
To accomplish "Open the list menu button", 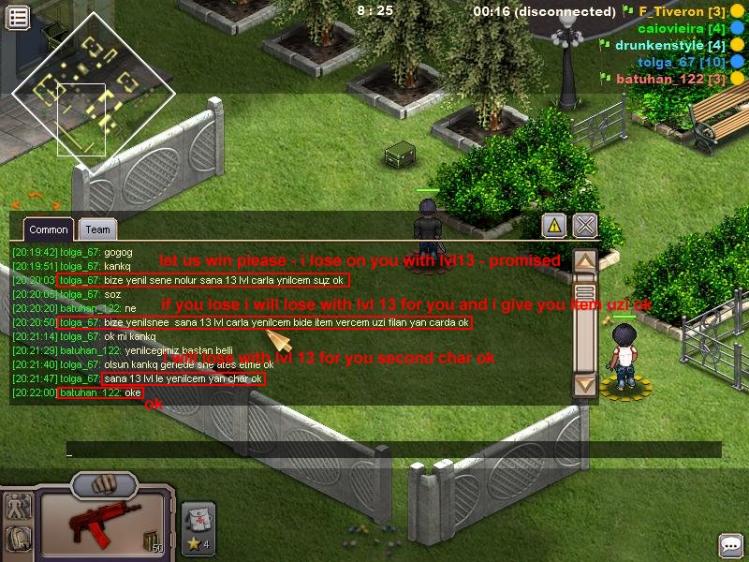I will [x=17, y=17].
